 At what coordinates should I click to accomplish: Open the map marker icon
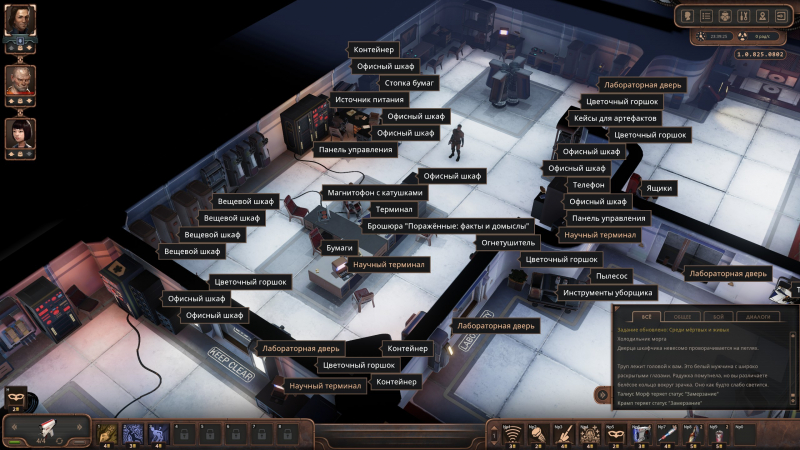[761, 16]
